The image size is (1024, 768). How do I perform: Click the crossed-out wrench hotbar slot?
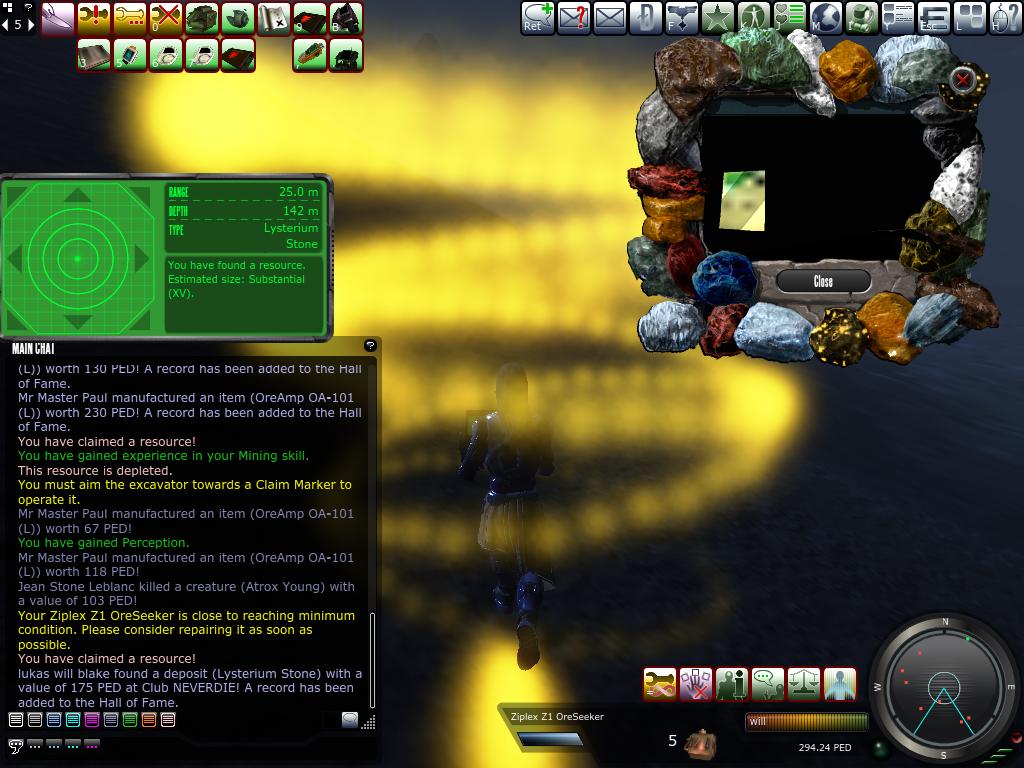[165, 17]
